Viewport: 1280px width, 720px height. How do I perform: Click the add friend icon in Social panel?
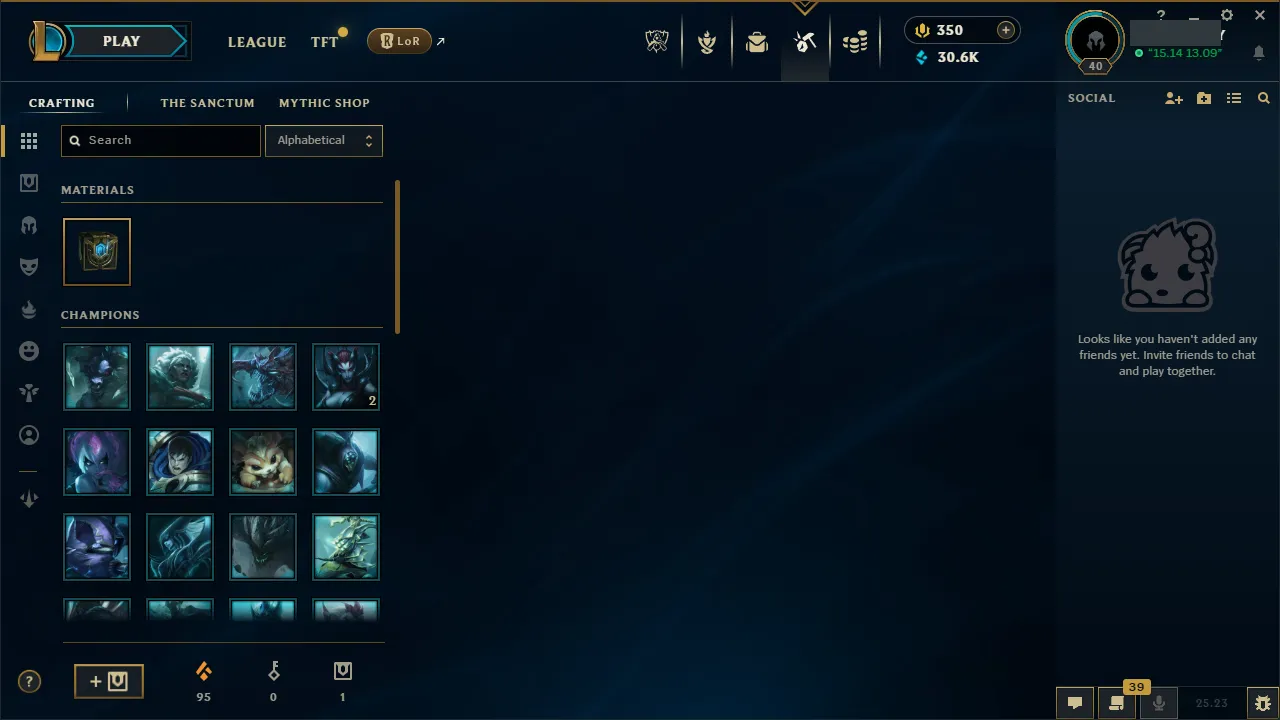pos(1174,97)
